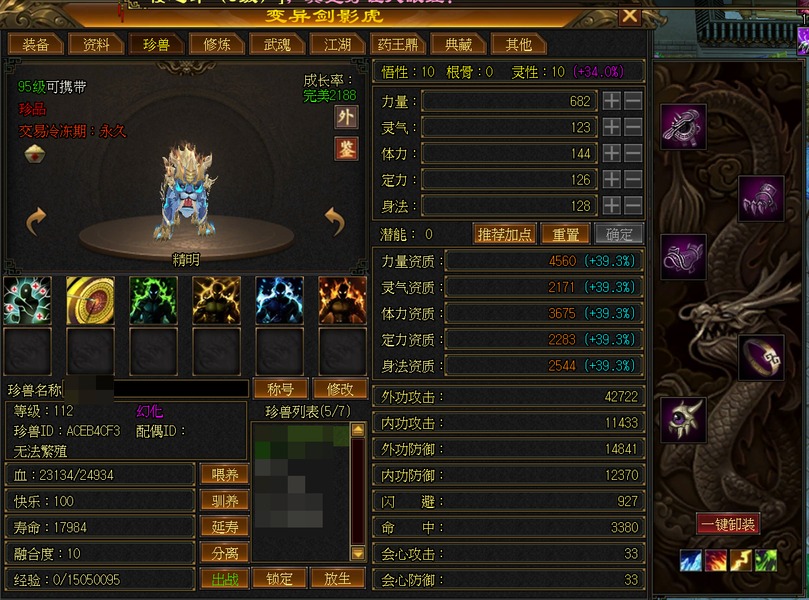Click 一键卸装 to unequip all
The width and height of the screenshot is (809, 600).
tap(728, 524)
